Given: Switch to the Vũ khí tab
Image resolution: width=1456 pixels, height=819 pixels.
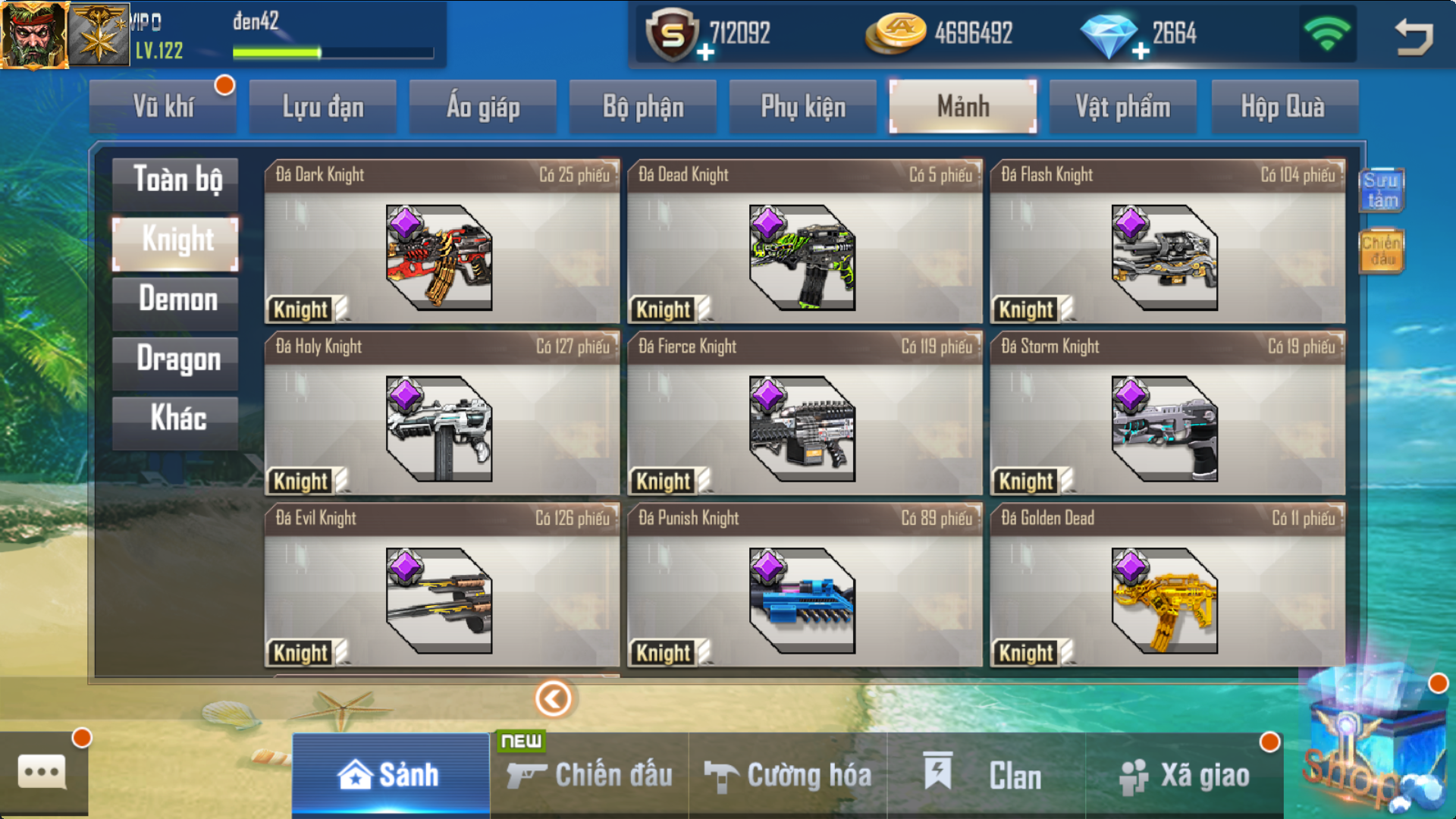Looking at the screenshot, I should pos(164,107).
